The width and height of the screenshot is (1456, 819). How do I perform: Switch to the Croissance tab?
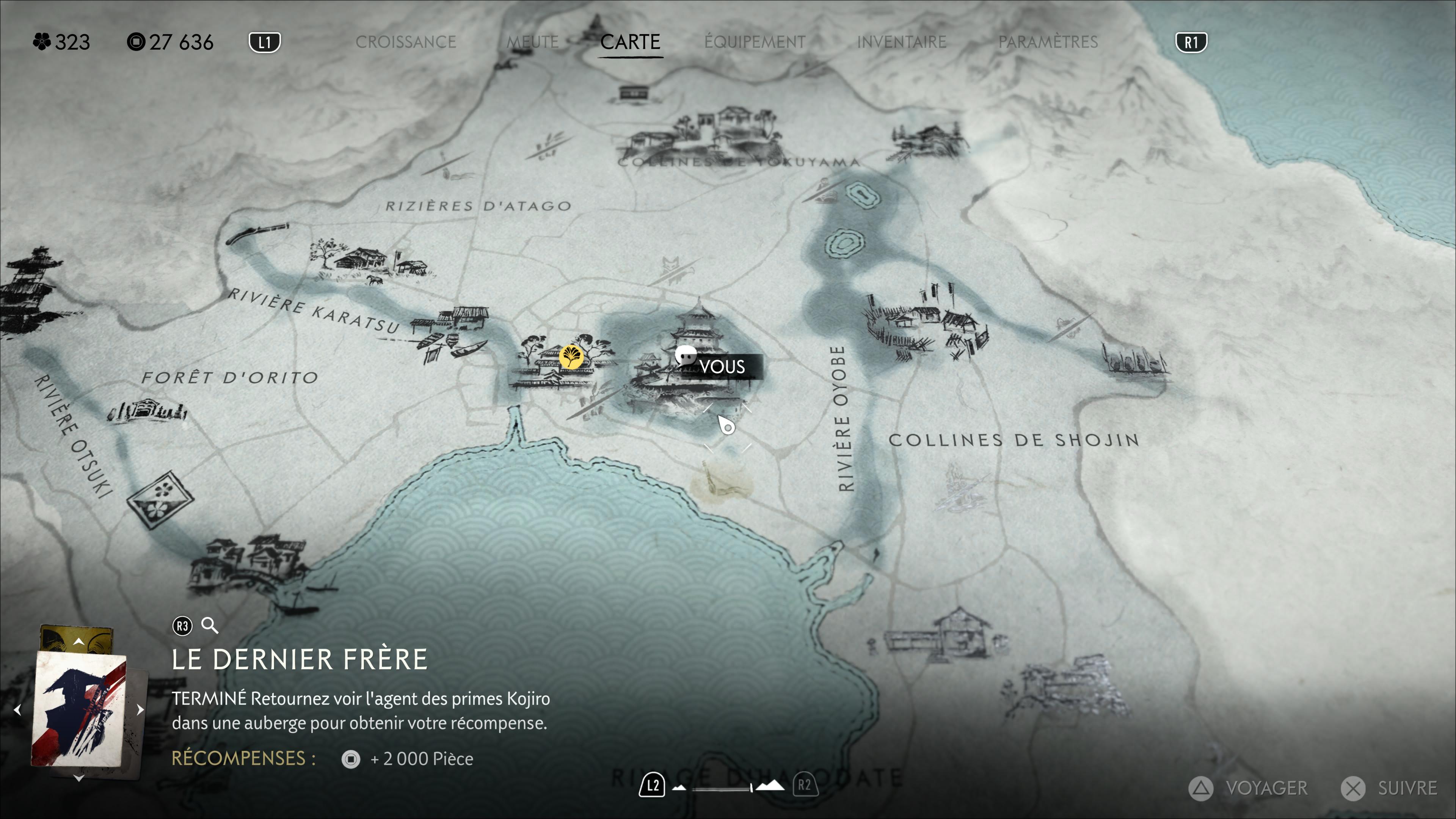click(x=405, y=42)
